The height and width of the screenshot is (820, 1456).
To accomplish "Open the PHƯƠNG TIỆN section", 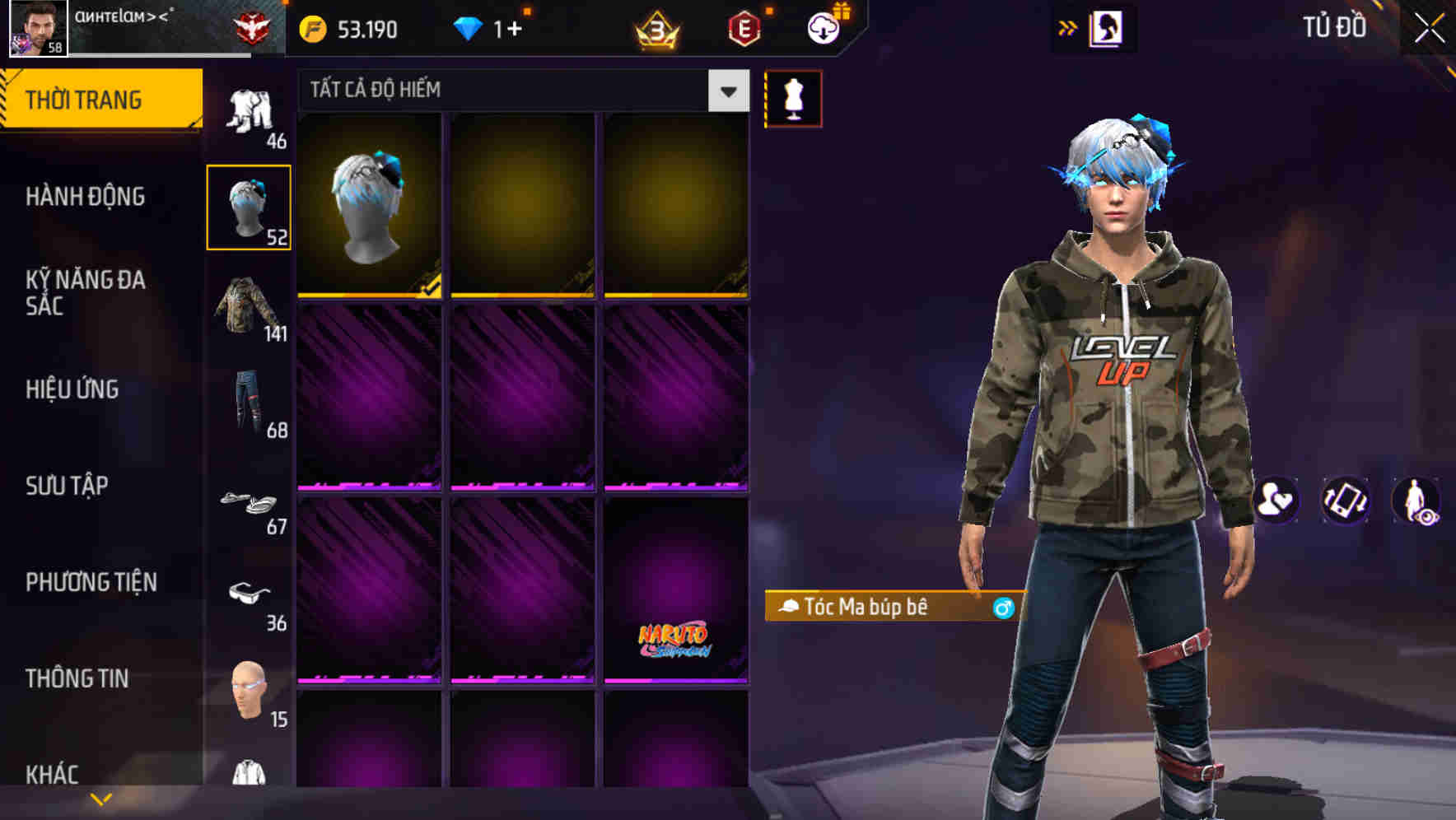I will click(91, 582).
